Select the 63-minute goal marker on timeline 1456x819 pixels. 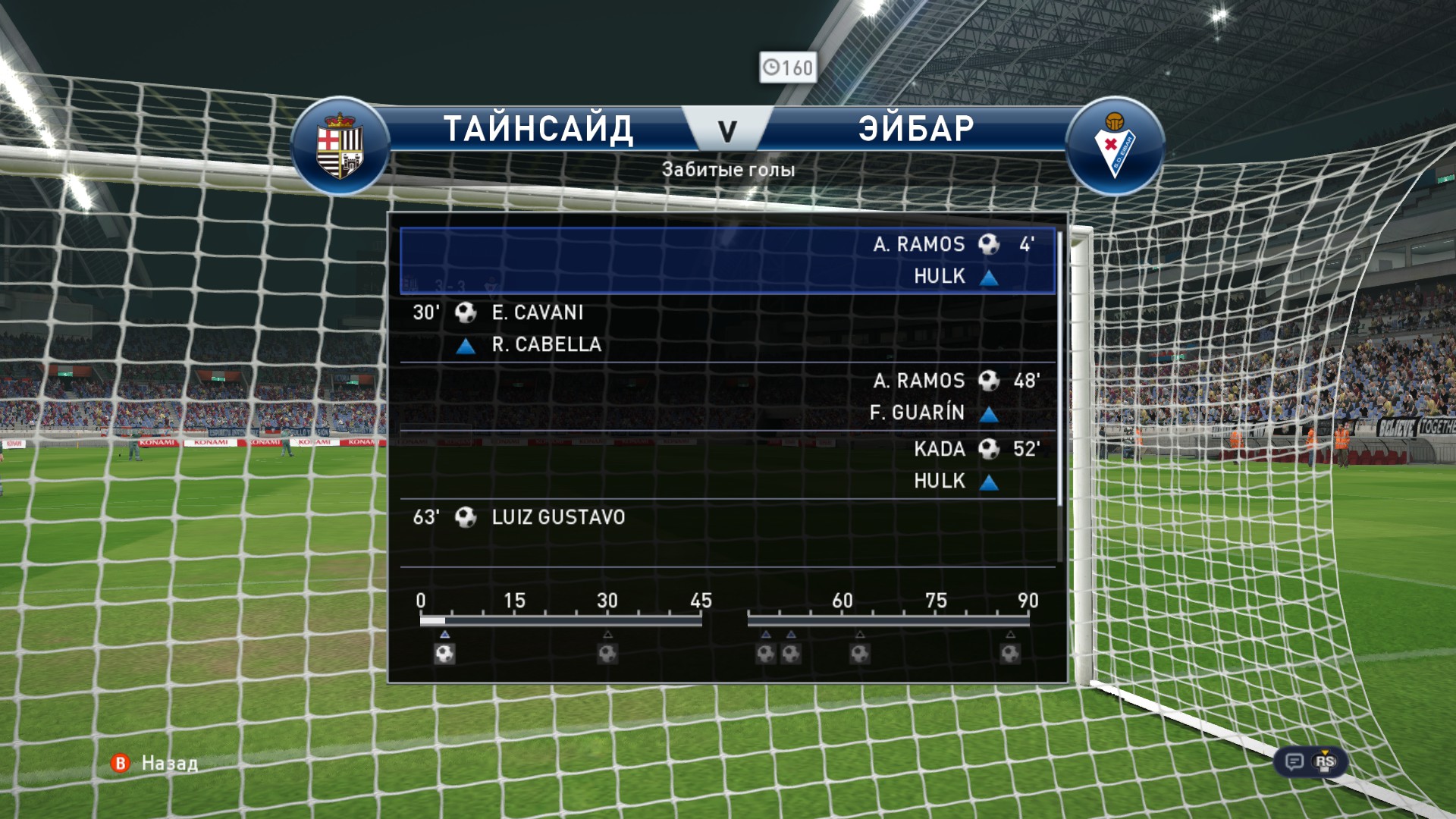(x=860, y=653)
